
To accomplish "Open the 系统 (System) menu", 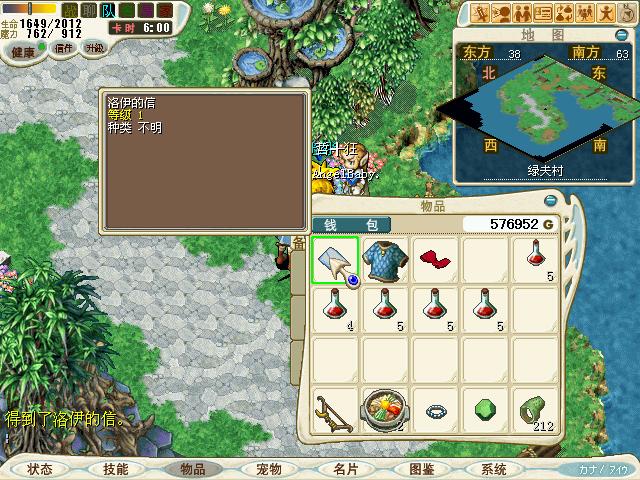I will [x=494, y=469].
